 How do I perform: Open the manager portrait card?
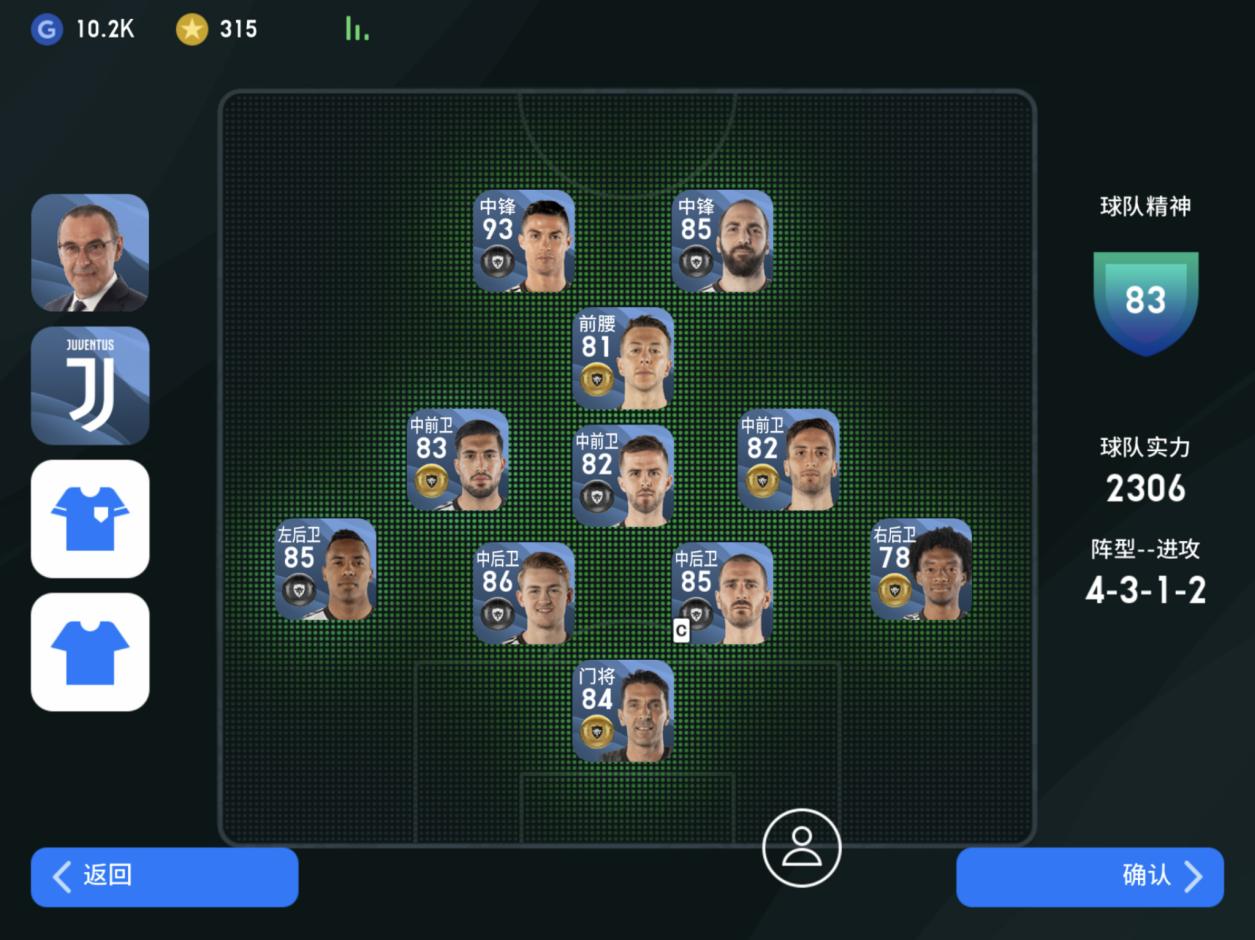pyautogui.click(x=90, y=253)
